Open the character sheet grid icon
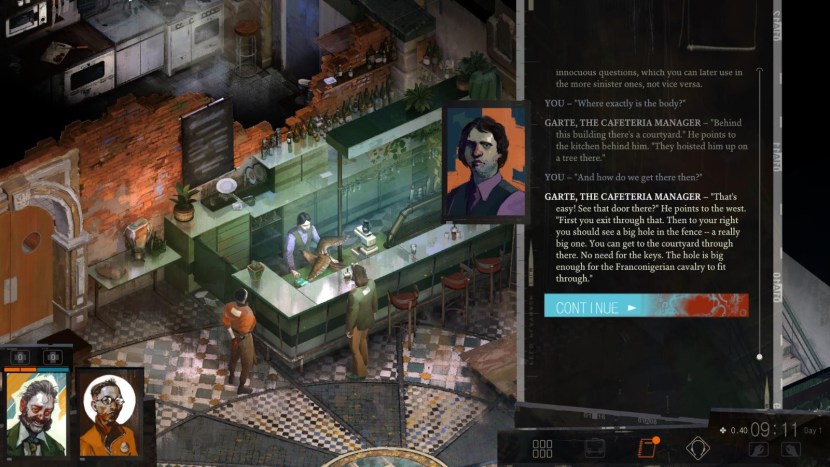This screenshot has width=830, height=467. (542, 449)
